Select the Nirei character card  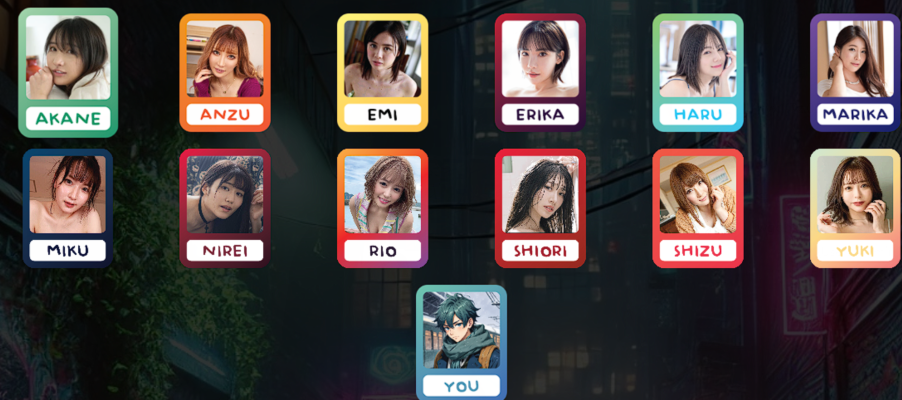click(x=225, y=208)
